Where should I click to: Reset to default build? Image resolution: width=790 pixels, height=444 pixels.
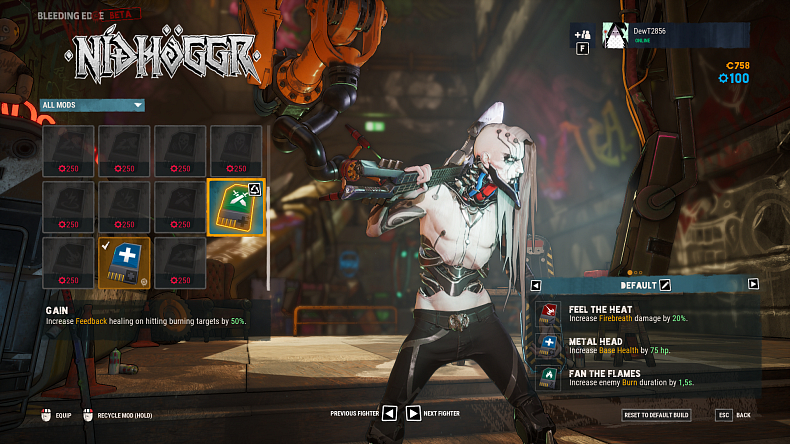(656, 414)
